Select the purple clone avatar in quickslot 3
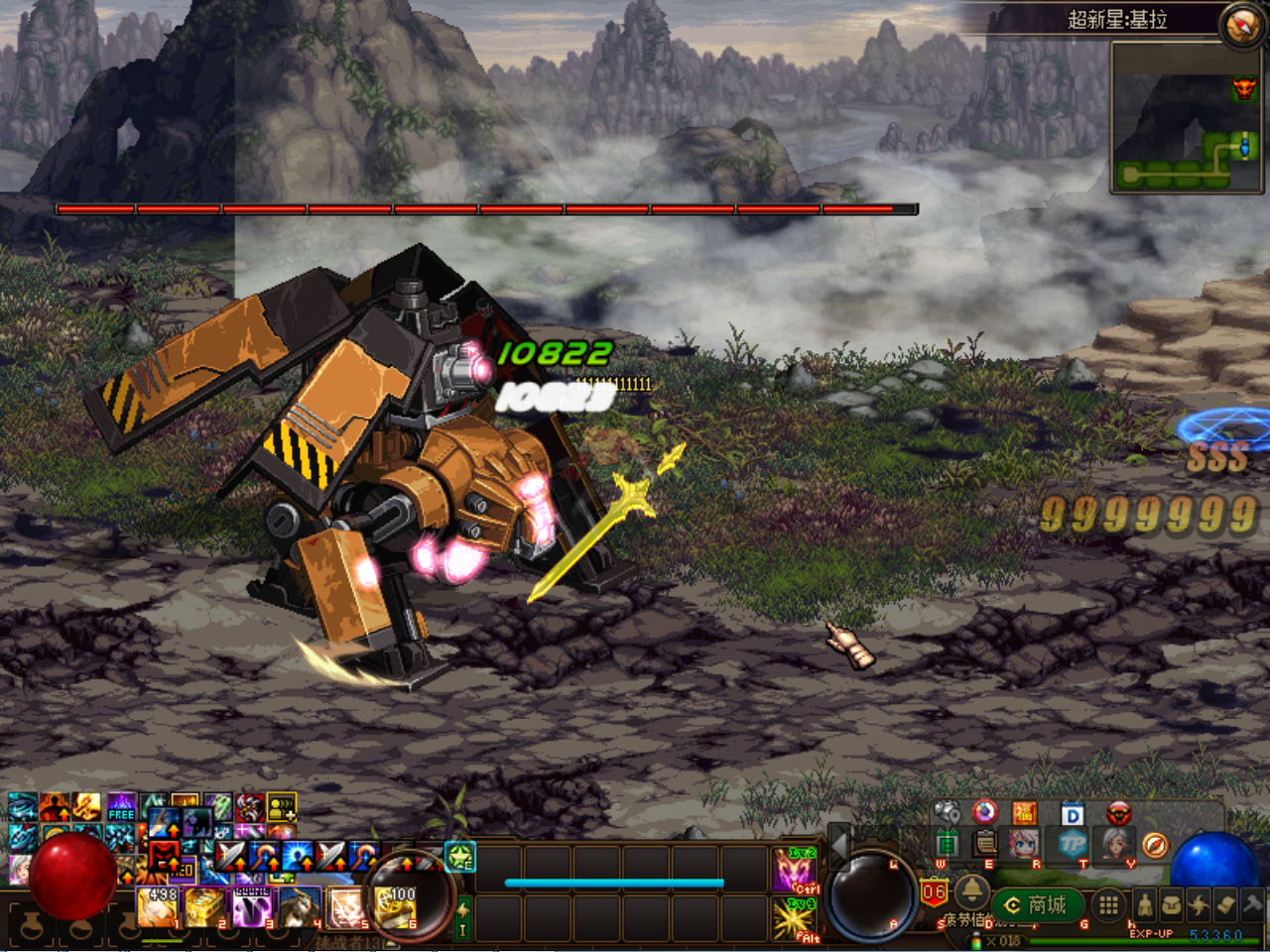The height and width of the screenshot is (952, 1270). [252, 908]
